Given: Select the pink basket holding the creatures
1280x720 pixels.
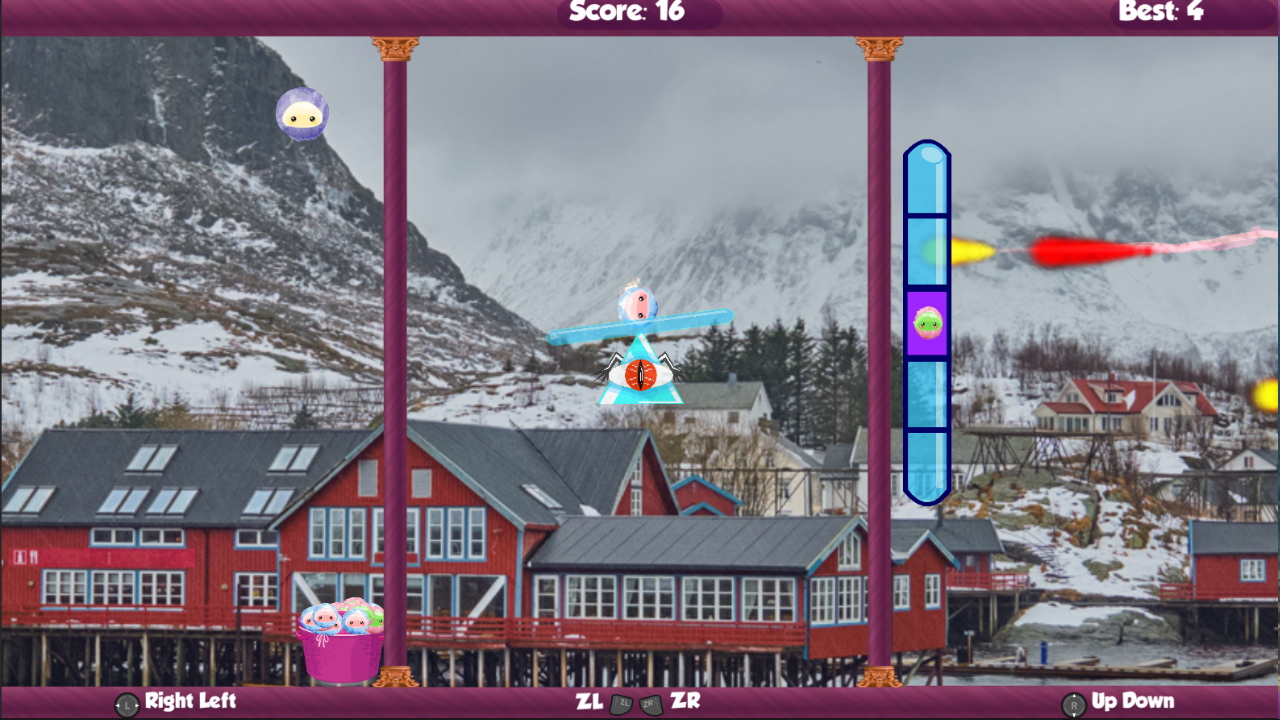Looking at the screenshot, I should click(x=340, y=655).
